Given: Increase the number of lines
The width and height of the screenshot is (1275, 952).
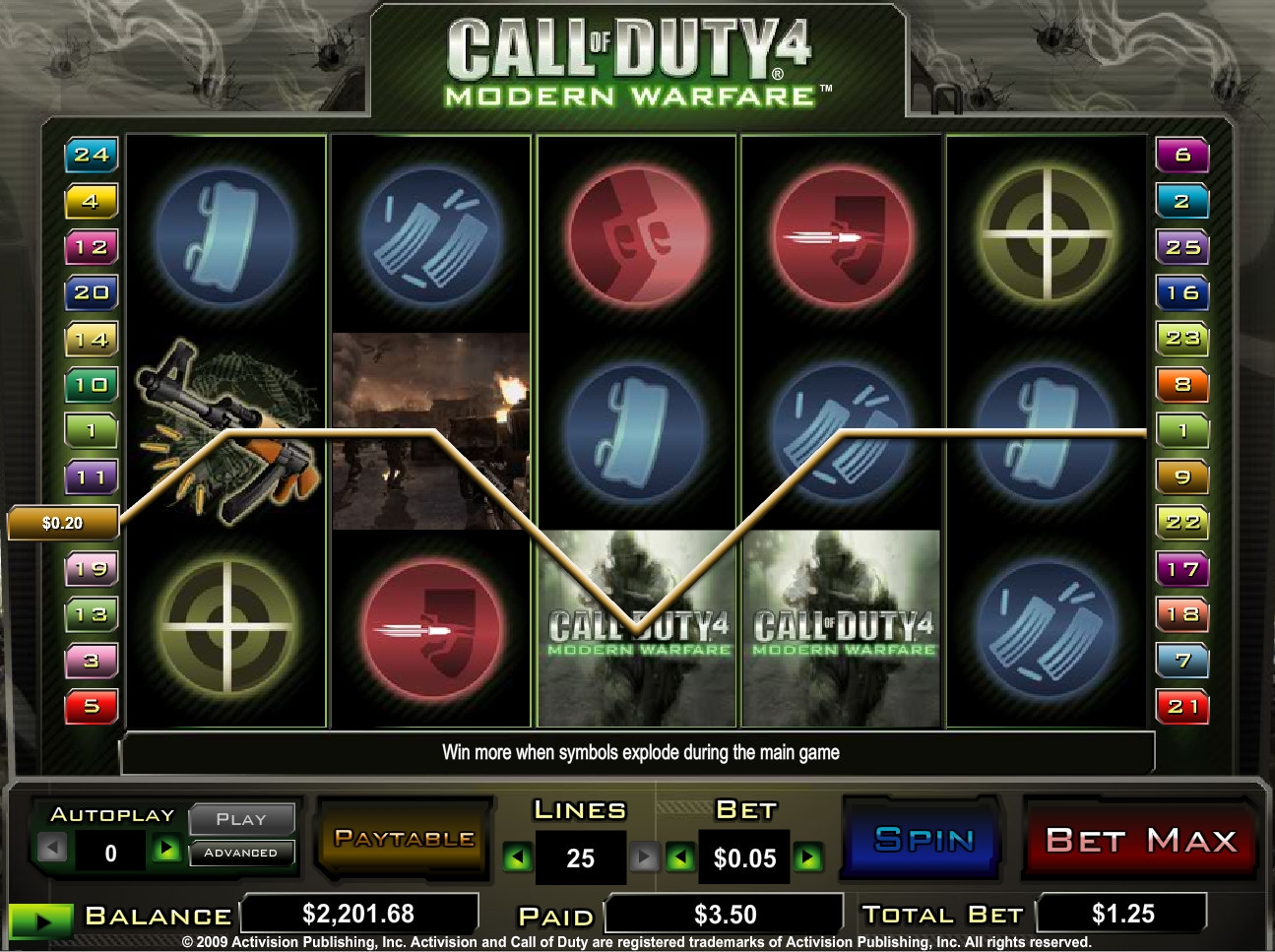Looking at the screenshot, I should pyautogui.click(x=643, y=858).
